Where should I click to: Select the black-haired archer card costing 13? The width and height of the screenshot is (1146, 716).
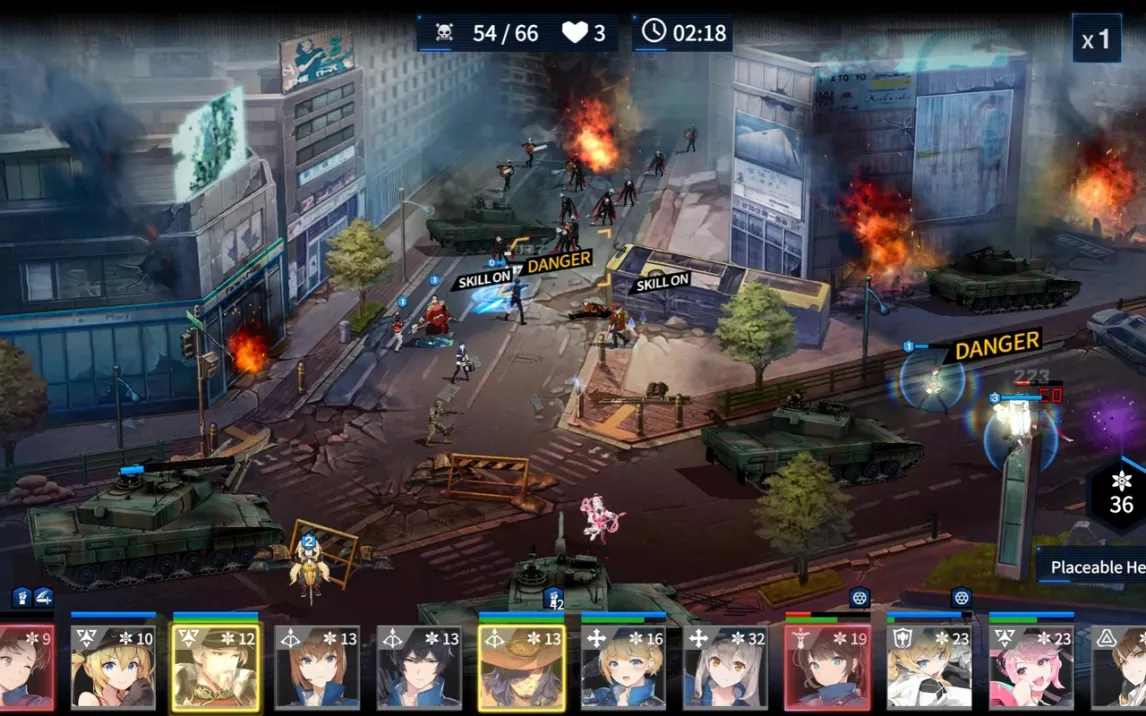[419, 667]
